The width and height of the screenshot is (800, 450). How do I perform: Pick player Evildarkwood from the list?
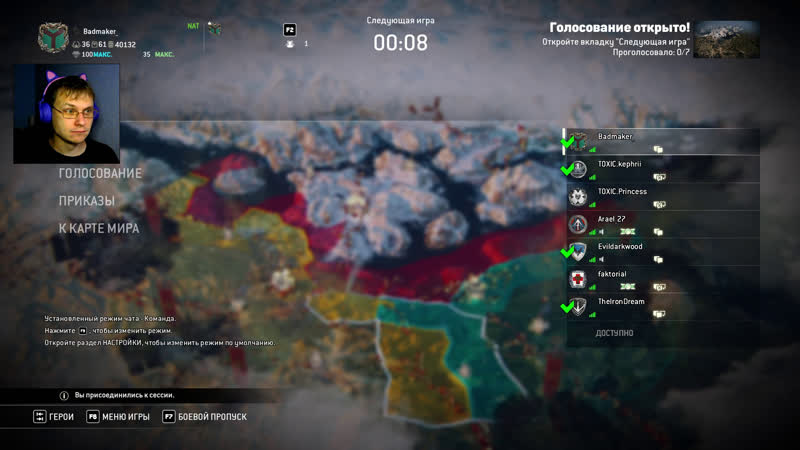[660, 251]
